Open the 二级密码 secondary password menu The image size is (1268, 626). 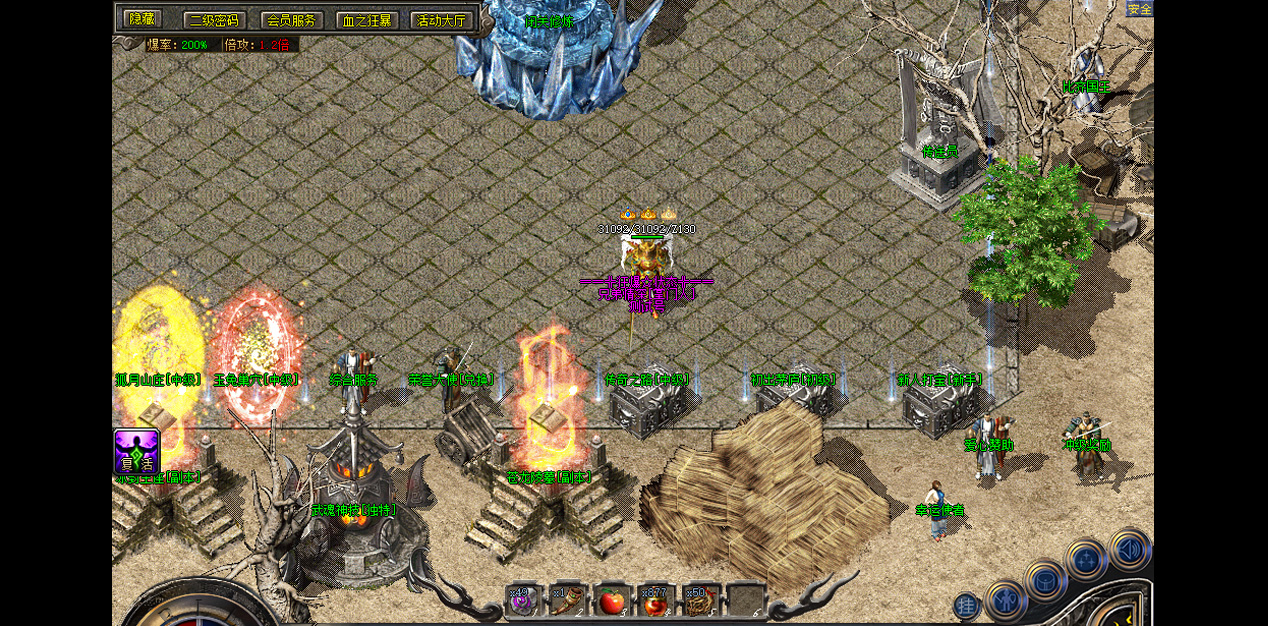point(214,20)
